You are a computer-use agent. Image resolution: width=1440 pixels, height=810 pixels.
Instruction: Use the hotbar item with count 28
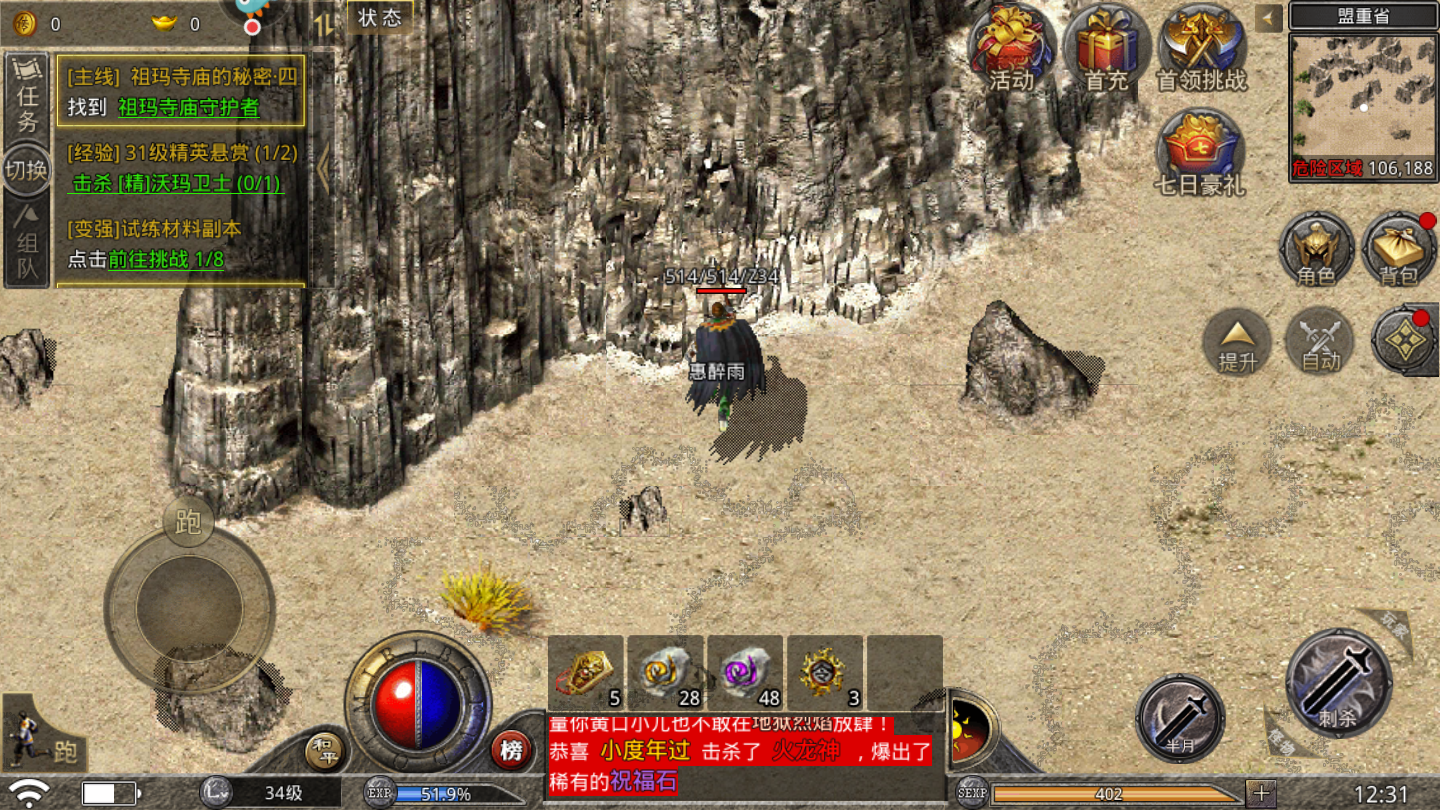click(665, 672)
